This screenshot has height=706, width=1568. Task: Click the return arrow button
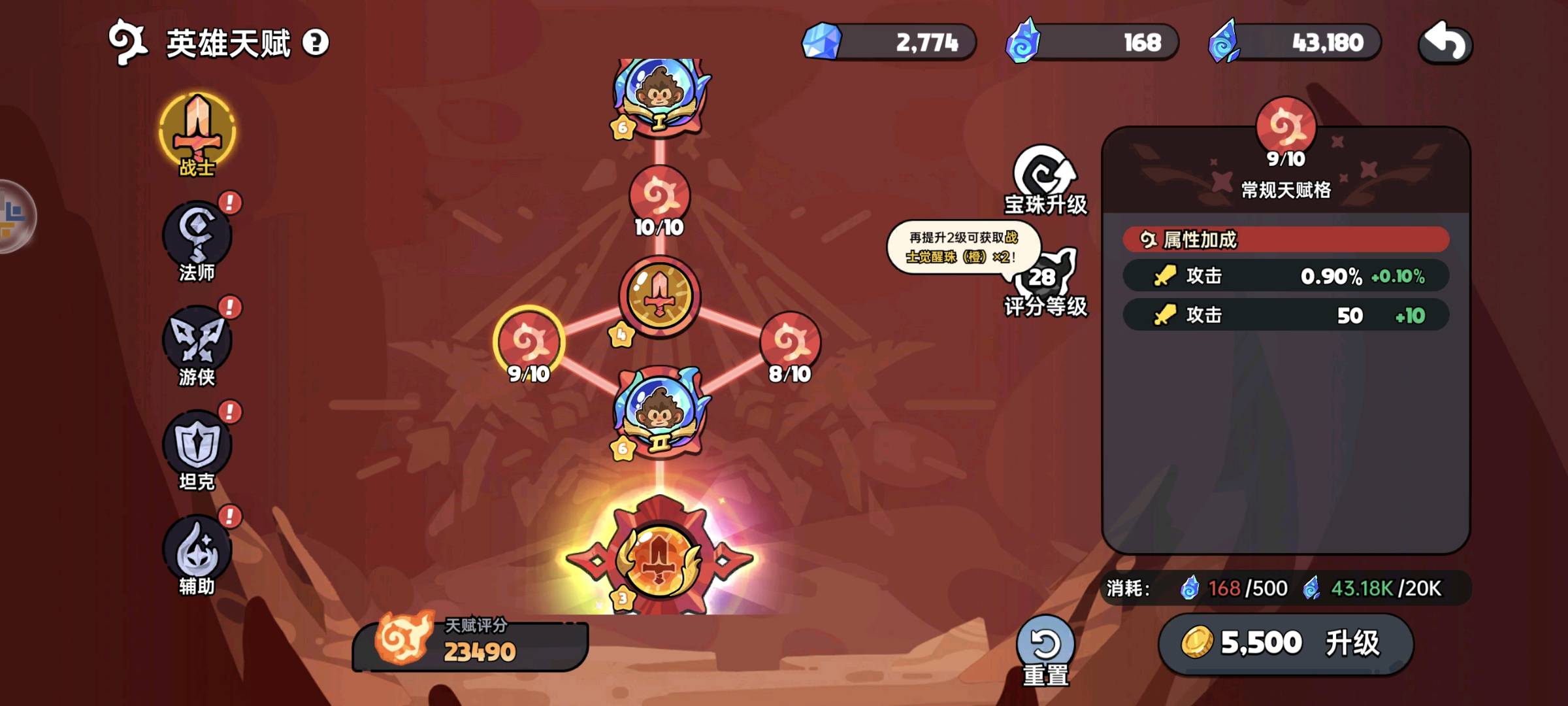pos(1445,43)
